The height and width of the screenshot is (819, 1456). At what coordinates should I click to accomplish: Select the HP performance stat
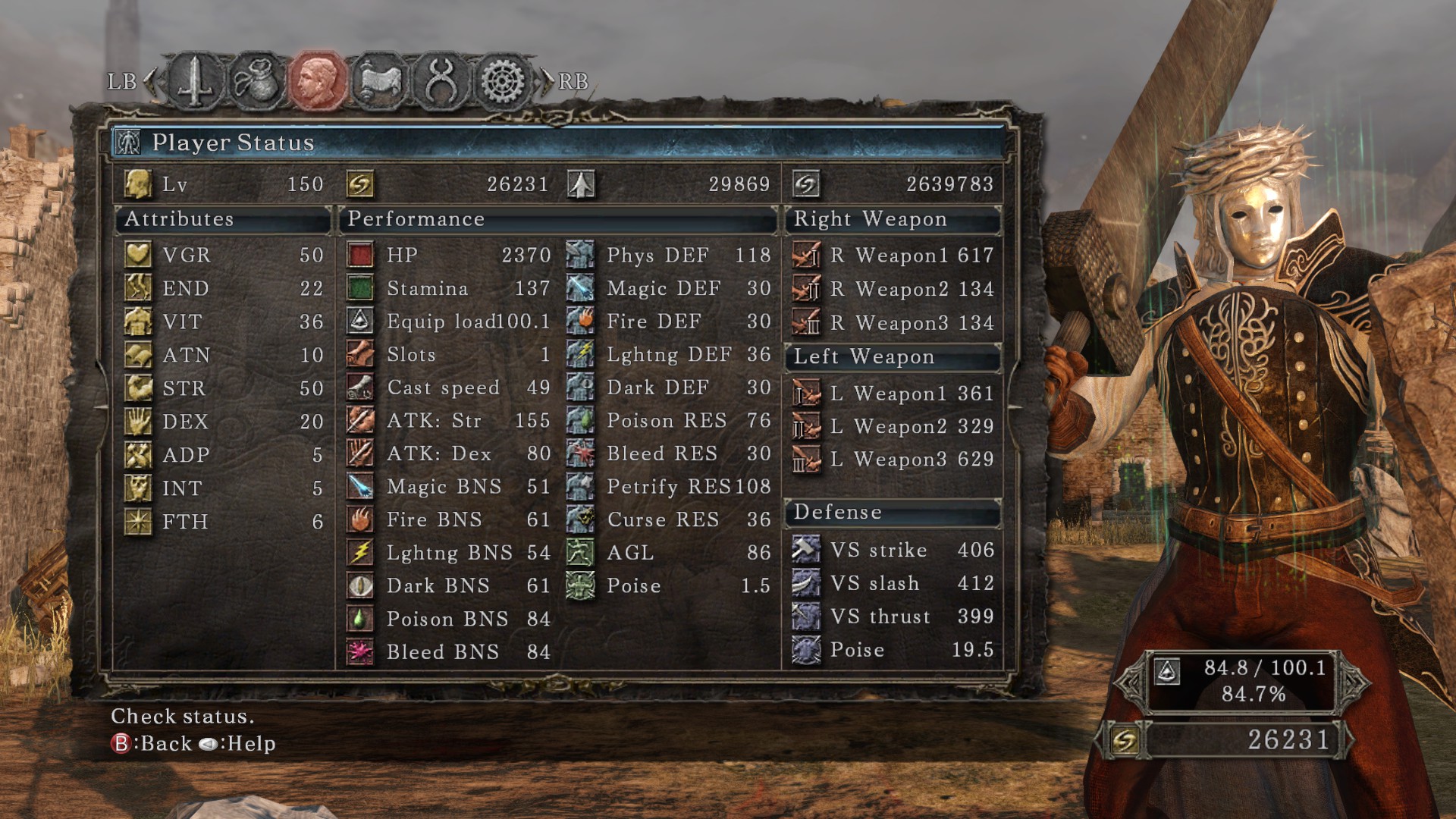tap(448, 255)
